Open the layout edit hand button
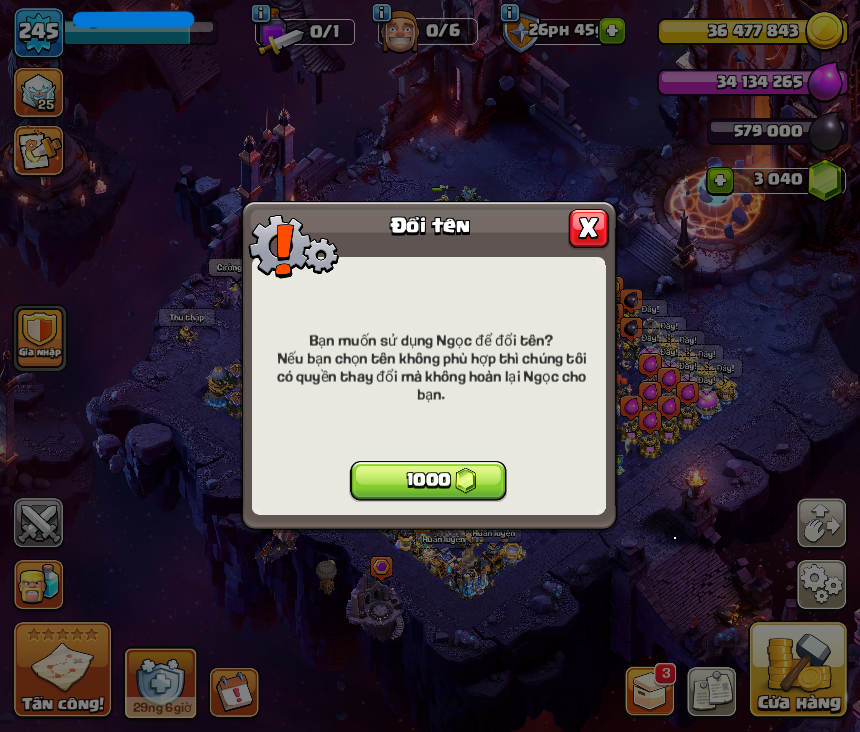Viewport: 860px width, 732px height. point(821,522)
